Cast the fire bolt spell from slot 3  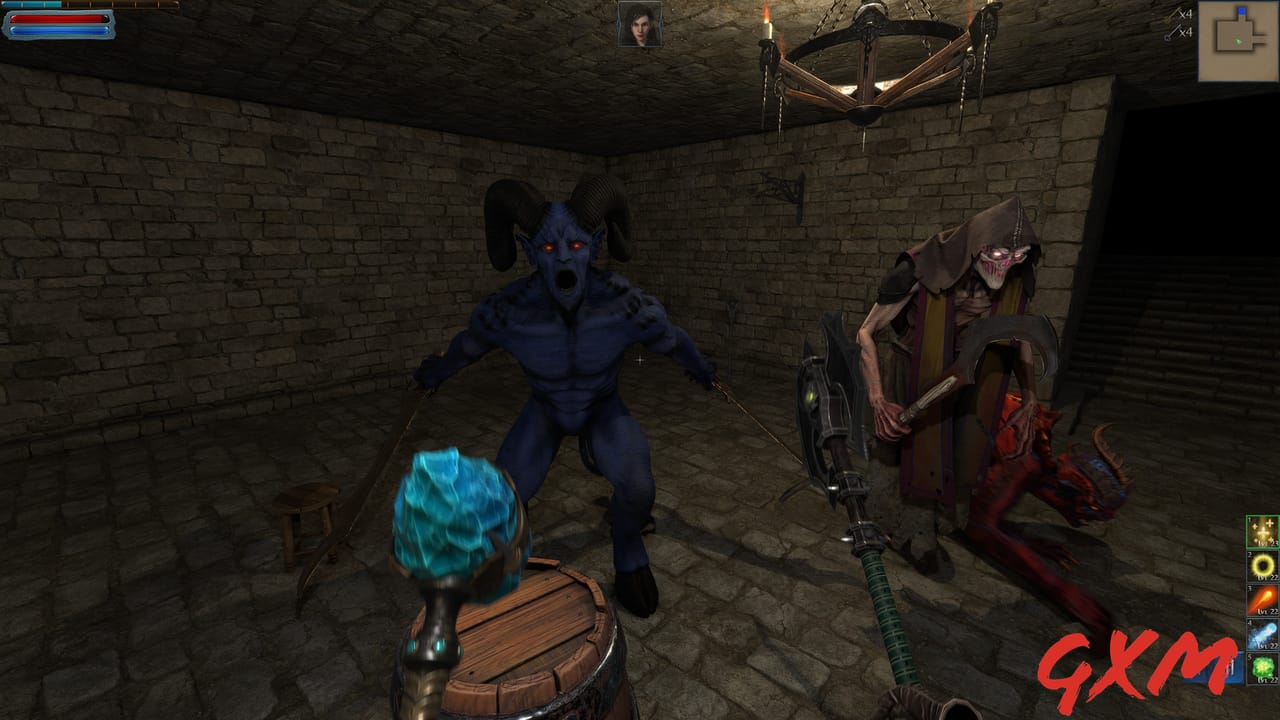(1261, 598)
